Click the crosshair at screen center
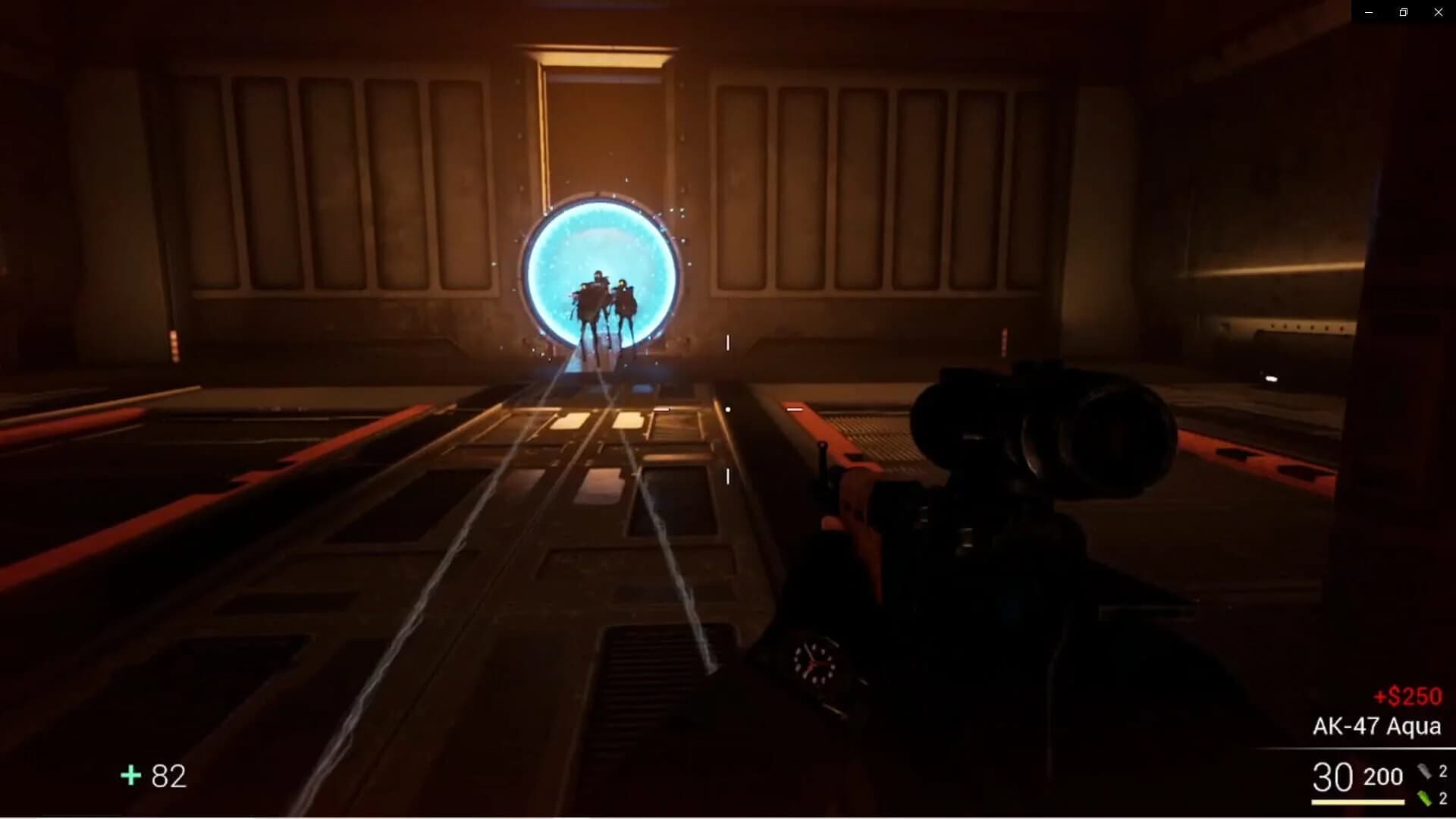This screenshot has width=1456, height=819. 728,409
